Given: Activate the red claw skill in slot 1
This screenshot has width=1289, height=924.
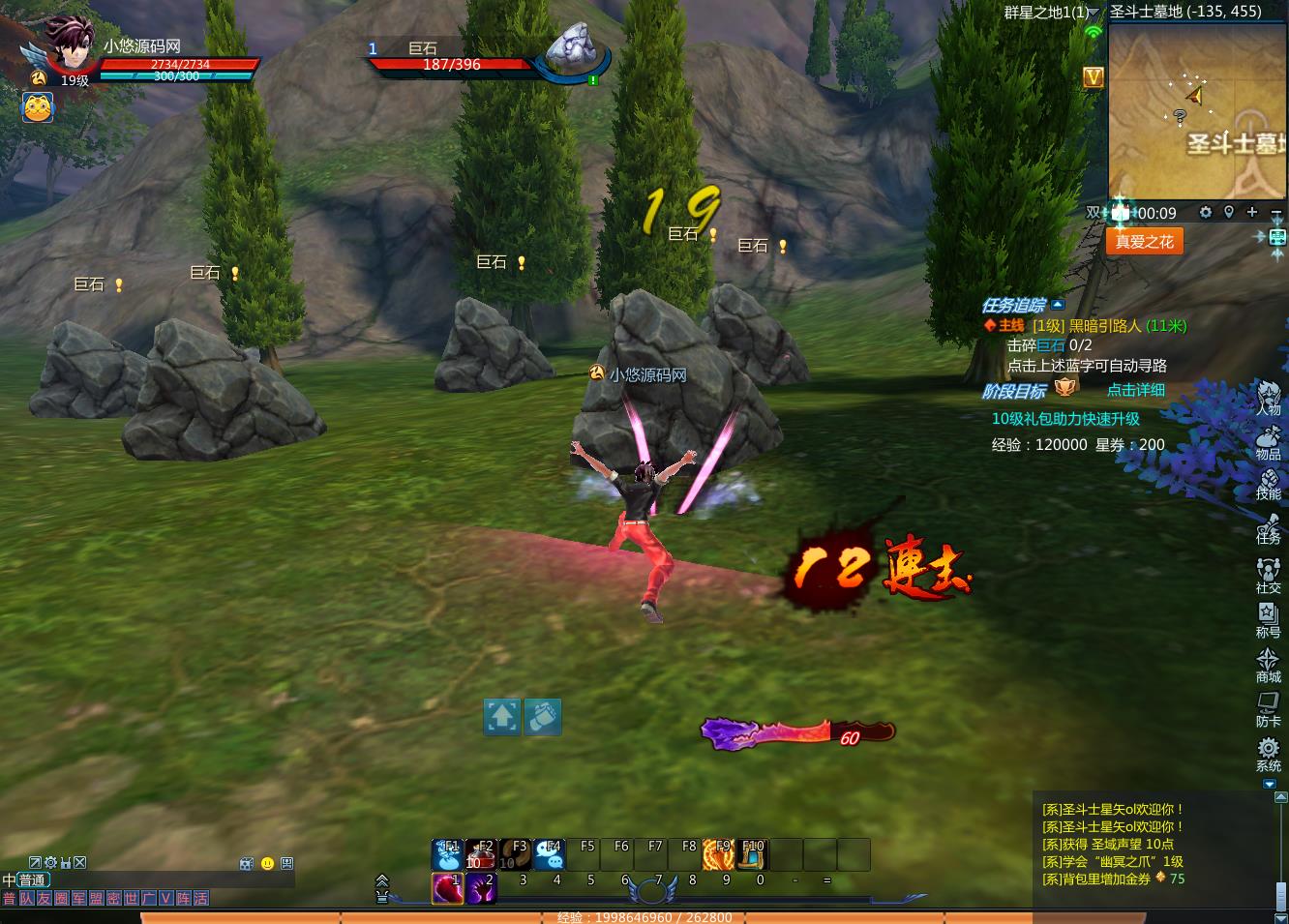Looking at the screenshot, I should tap(447, 887).
